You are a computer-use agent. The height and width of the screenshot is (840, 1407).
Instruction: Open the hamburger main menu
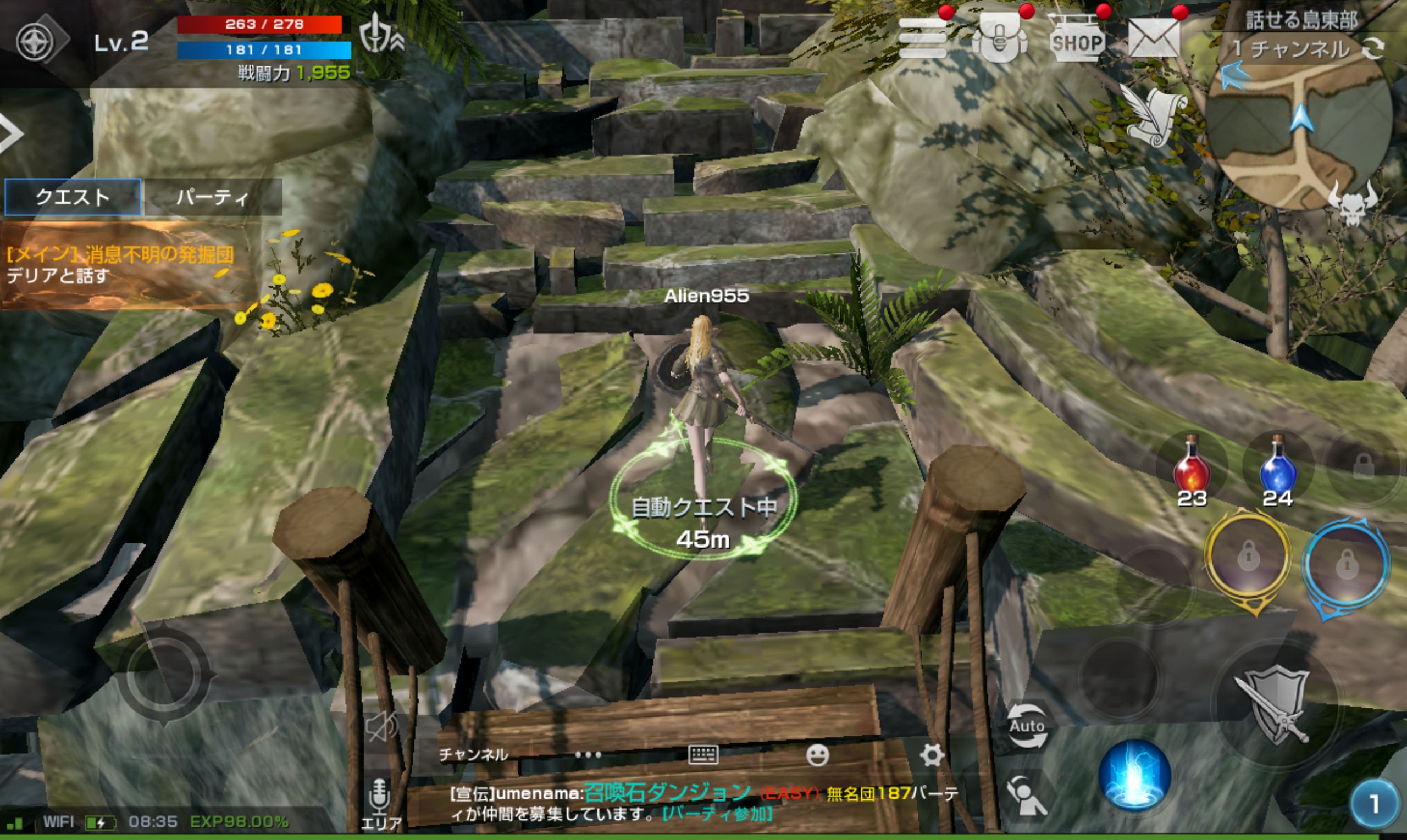click(x=922, y=38)
